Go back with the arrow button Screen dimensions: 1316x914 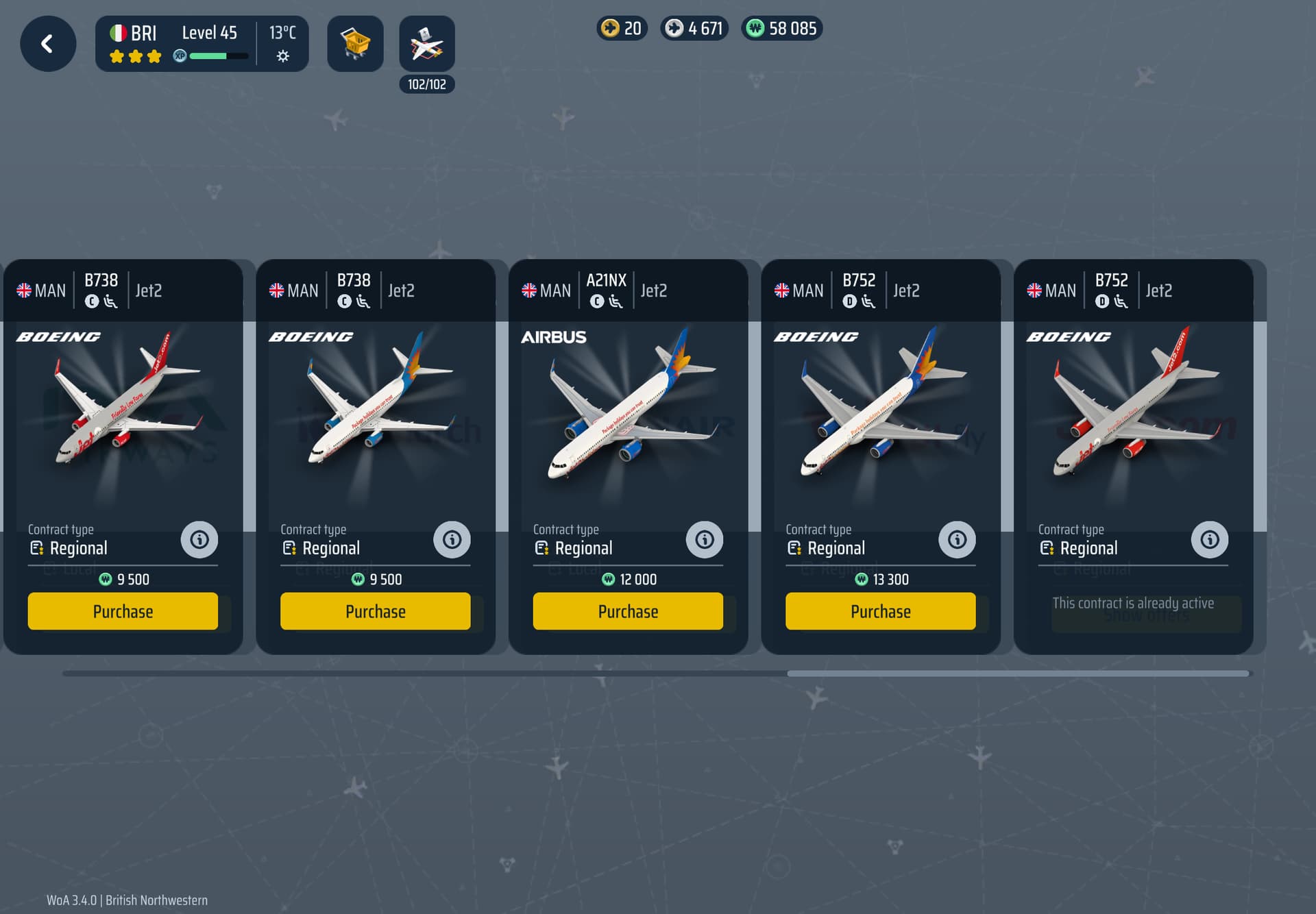tap(48, 44)
